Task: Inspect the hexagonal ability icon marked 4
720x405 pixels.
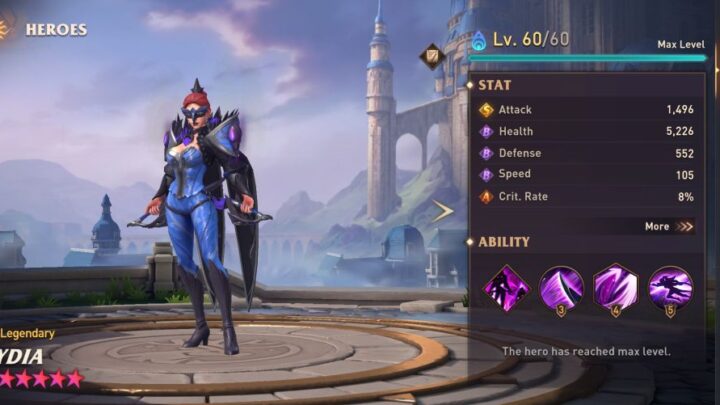Action: [x=615, y=288]
